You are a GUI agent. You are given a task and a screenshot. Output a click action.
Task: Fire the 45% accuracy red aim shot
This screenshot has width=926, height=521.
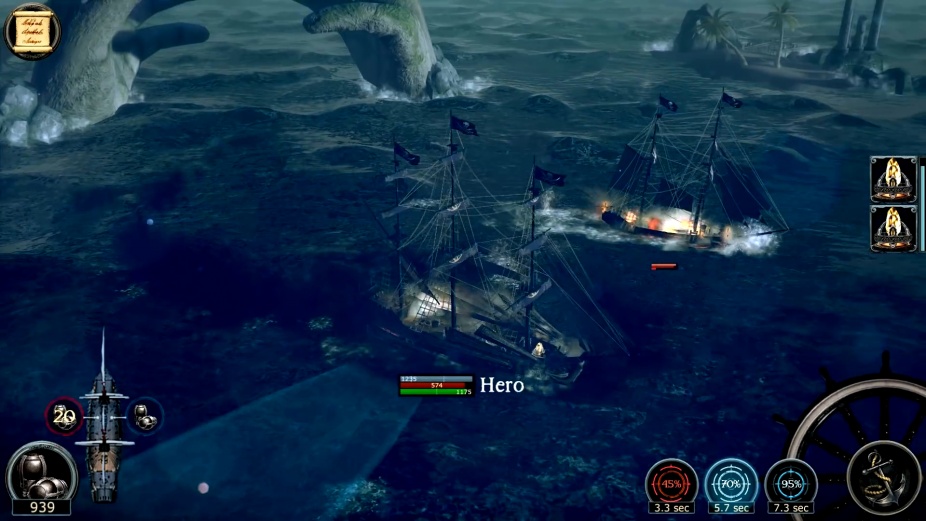click(x=671, y=484)
